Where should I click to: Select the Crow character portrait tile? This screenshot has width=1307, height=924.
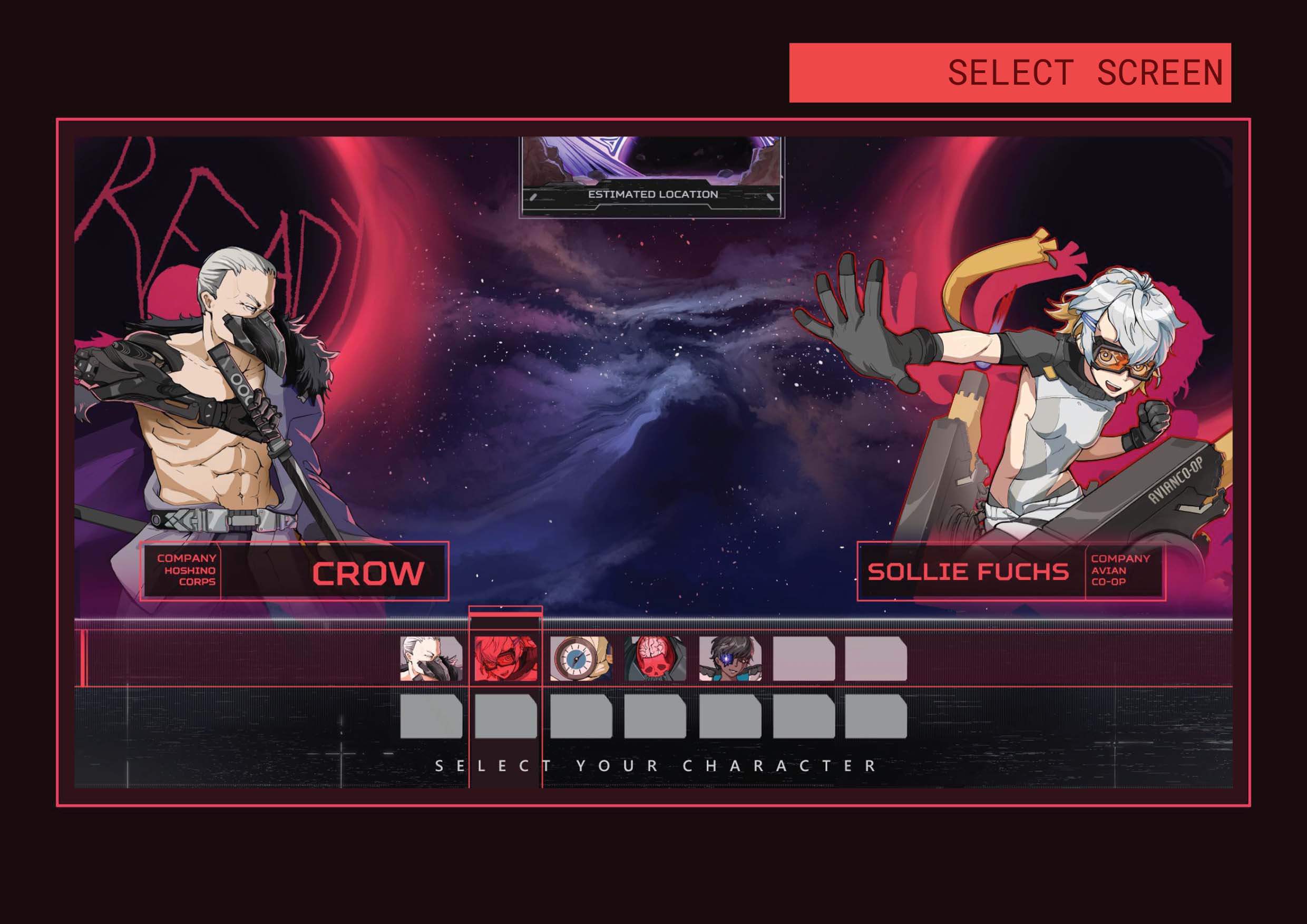[x=431, y=659]
